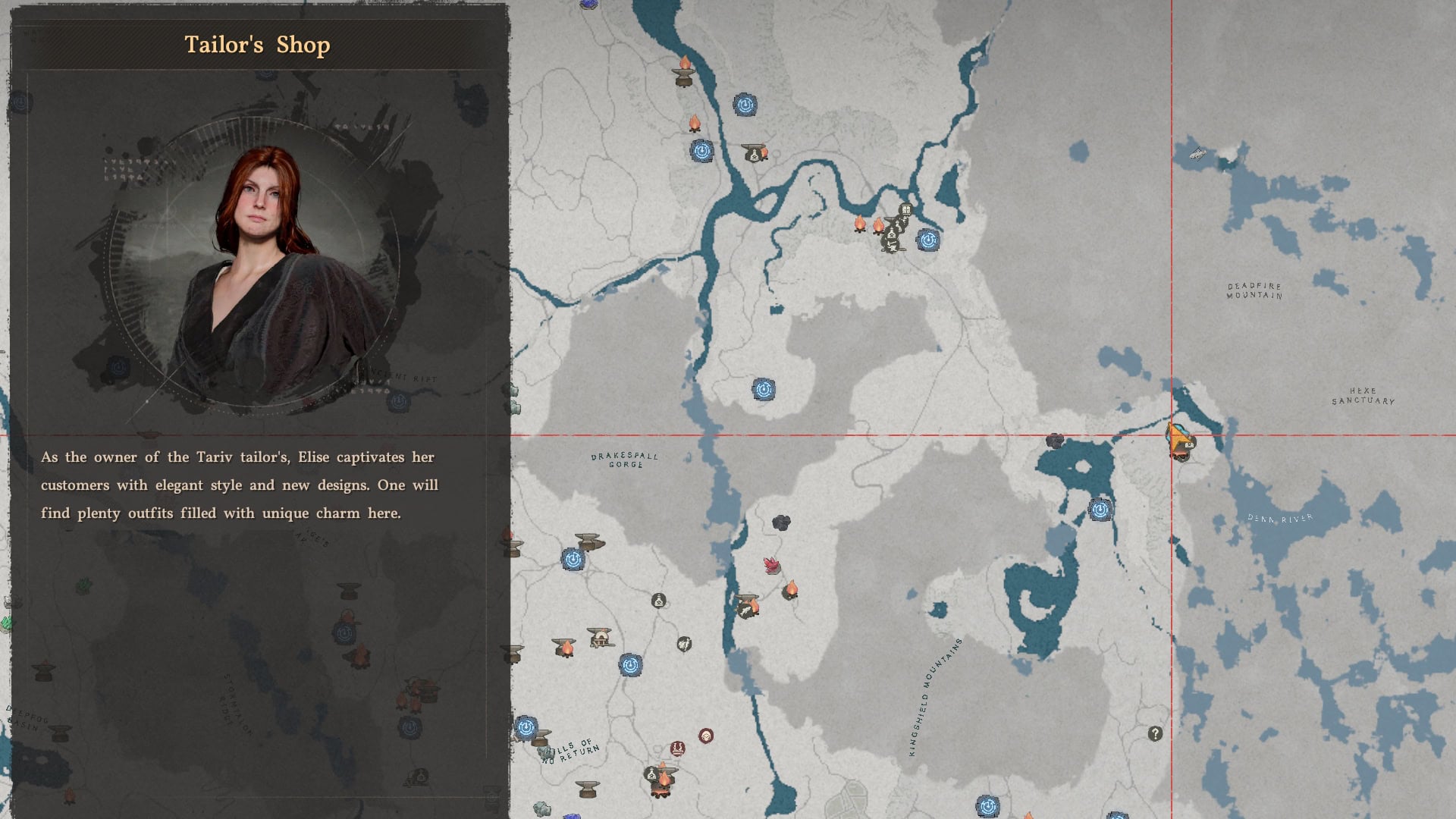The image size is (1456, 819).
Task: Select the blue waypoint above Drakesfall Gorge label
Action: 764,390
